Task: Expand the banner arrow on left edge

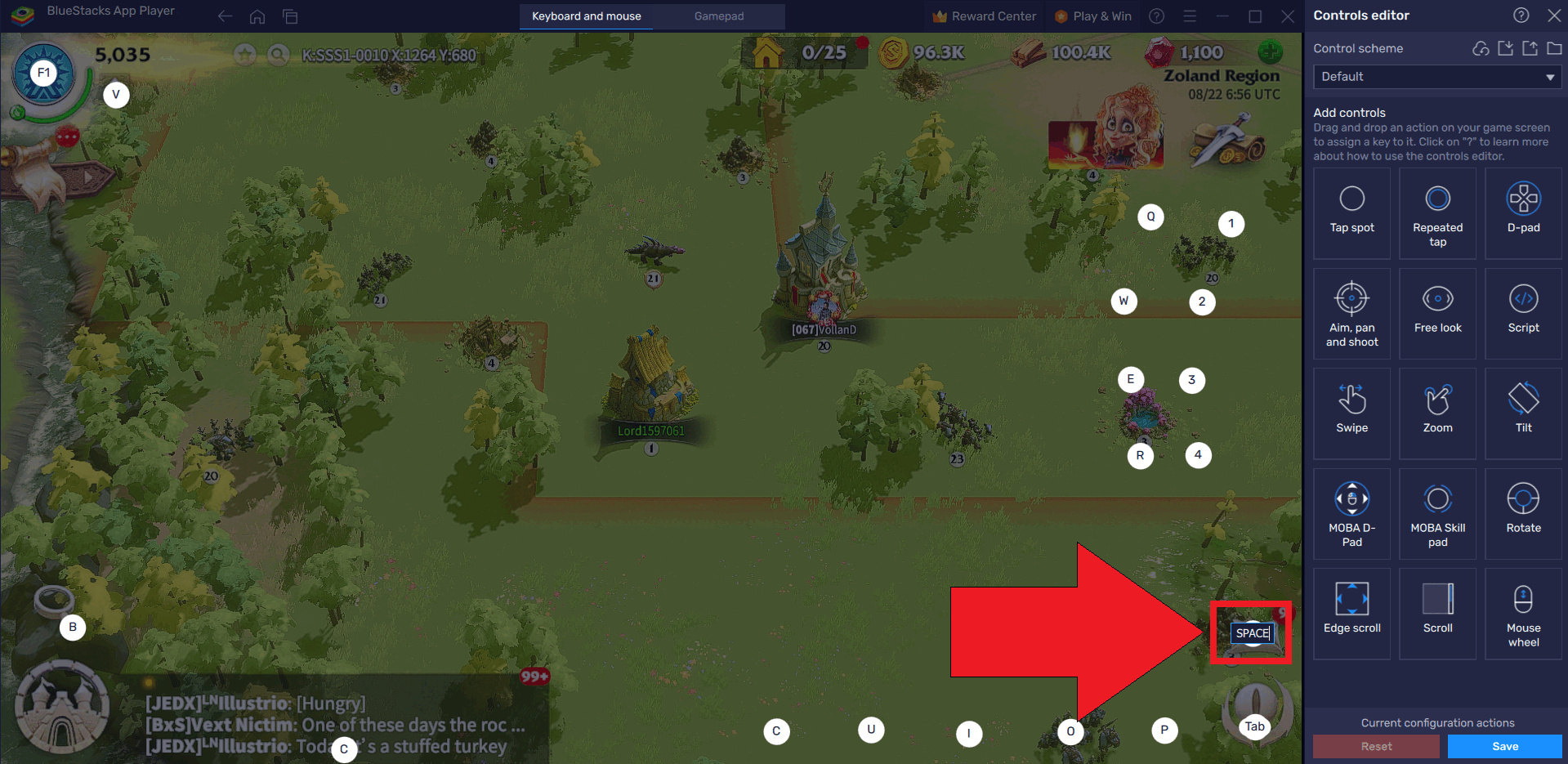Action: coord(87,176)
